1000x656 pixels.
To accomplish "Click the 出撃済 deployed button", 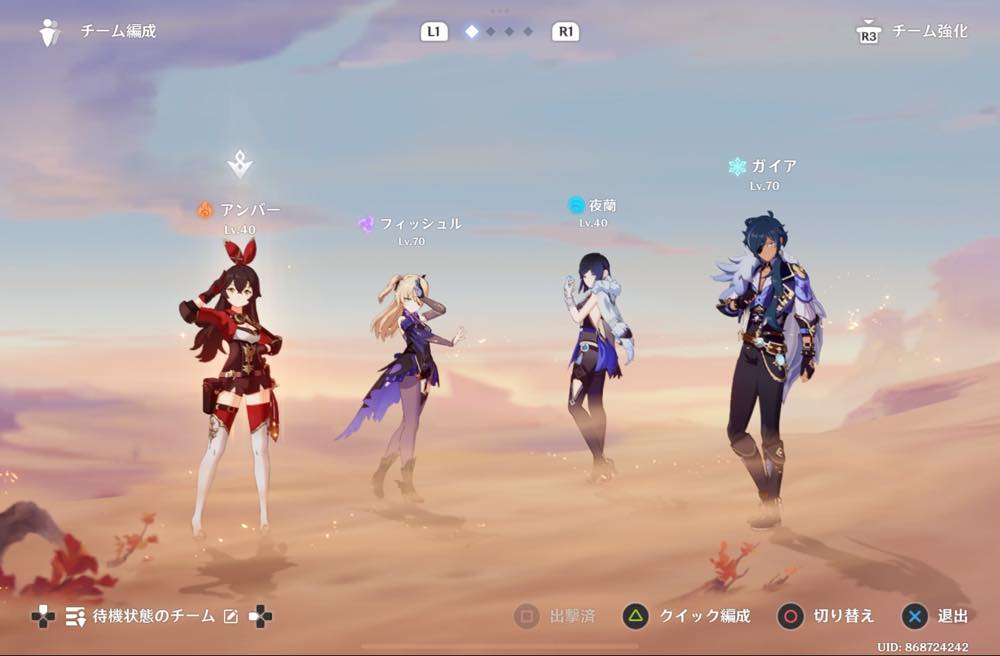I will click(x=555, y=616).
